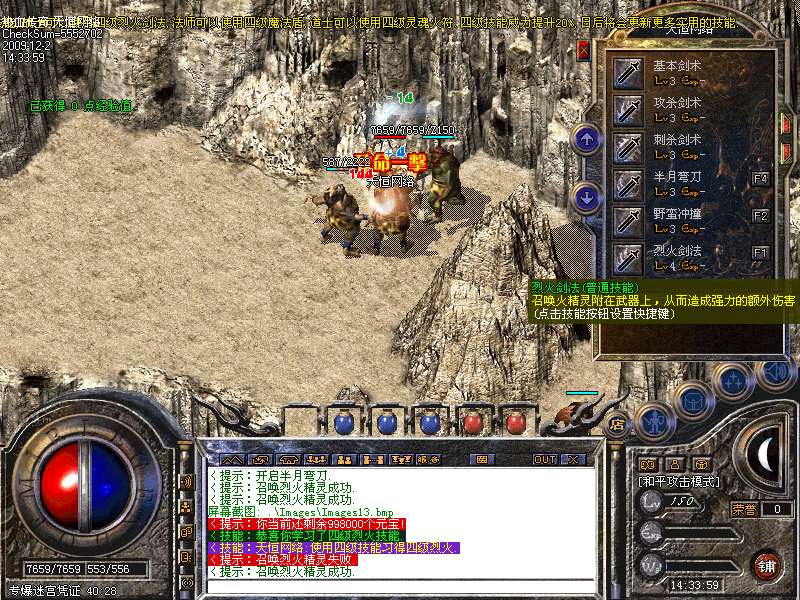Use the first blue potion in the belt
Viewport: 800px width, 600px height.
(x=343, y=424)
